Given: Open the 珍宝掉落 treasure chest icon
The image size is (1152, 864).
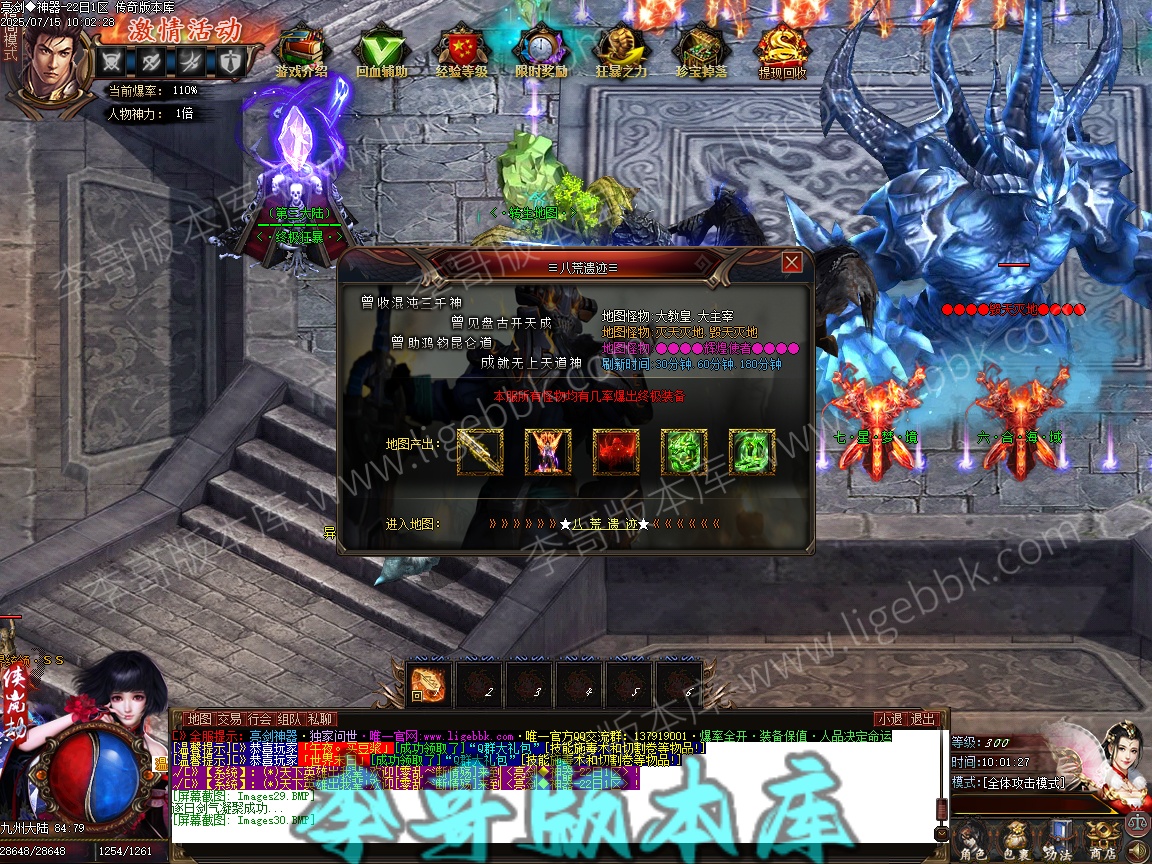Looking at the screenshot, I should coord(701,48).
